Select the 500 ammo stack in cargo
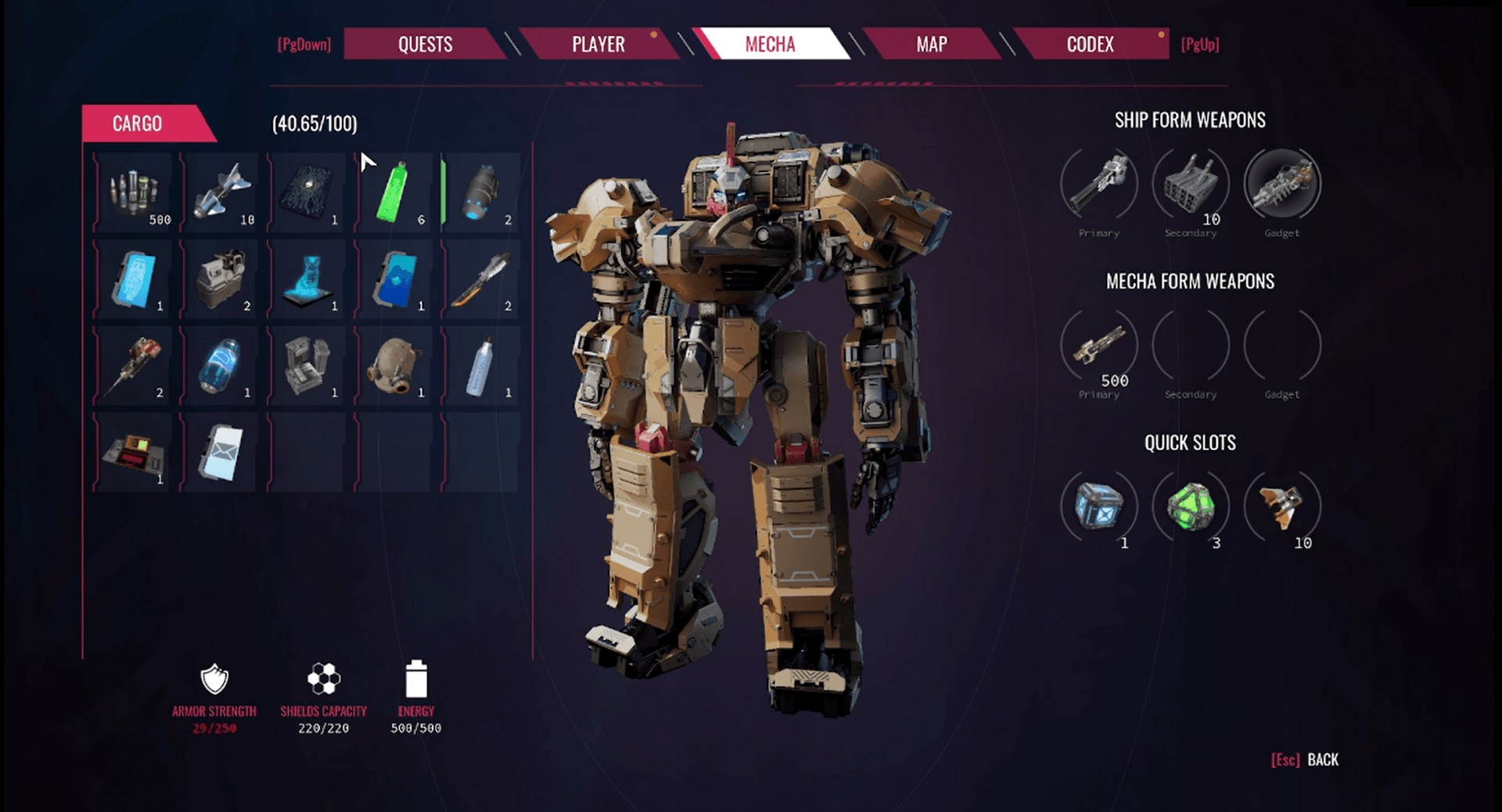 (x=133, y=192)
